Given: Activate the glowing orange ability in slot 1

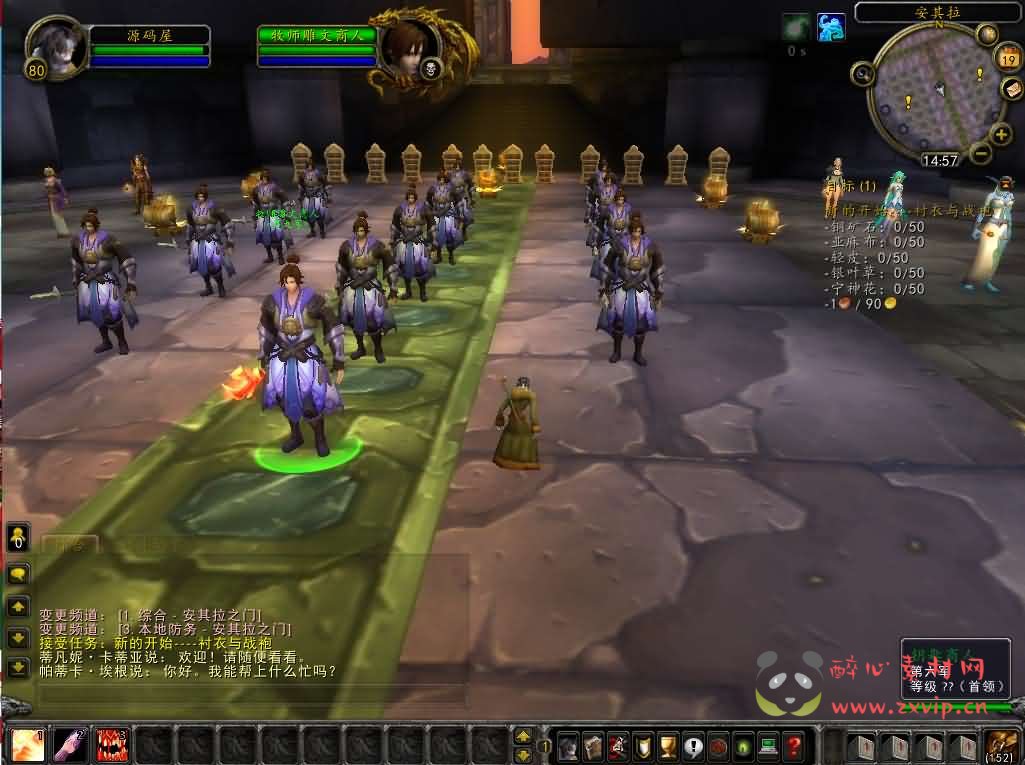Looking at the screenshot, I should point(27,745).
